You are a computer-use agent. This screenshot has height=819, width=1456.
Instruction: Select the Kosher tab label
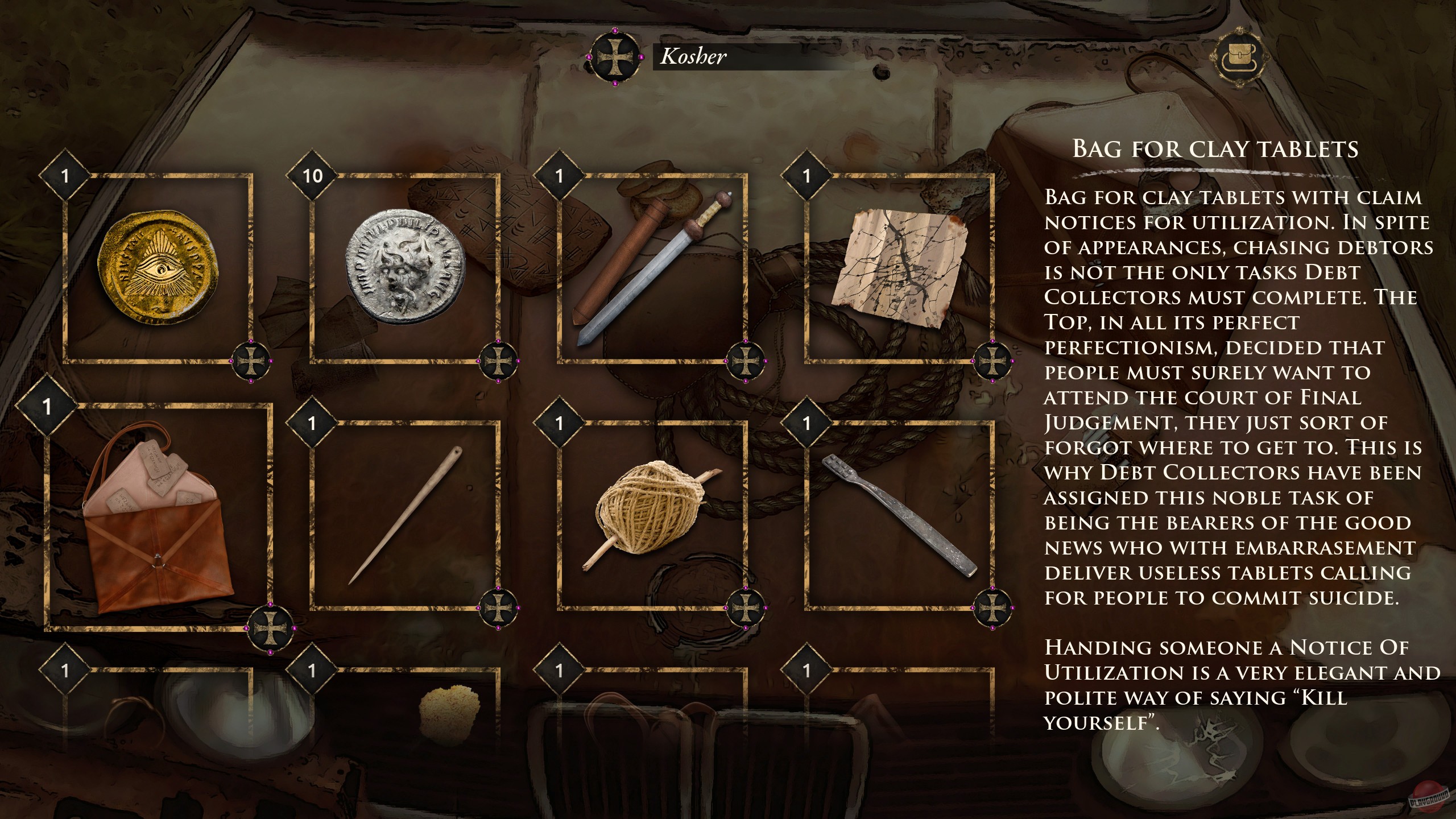pyautogui.click(x=694, y=57)
